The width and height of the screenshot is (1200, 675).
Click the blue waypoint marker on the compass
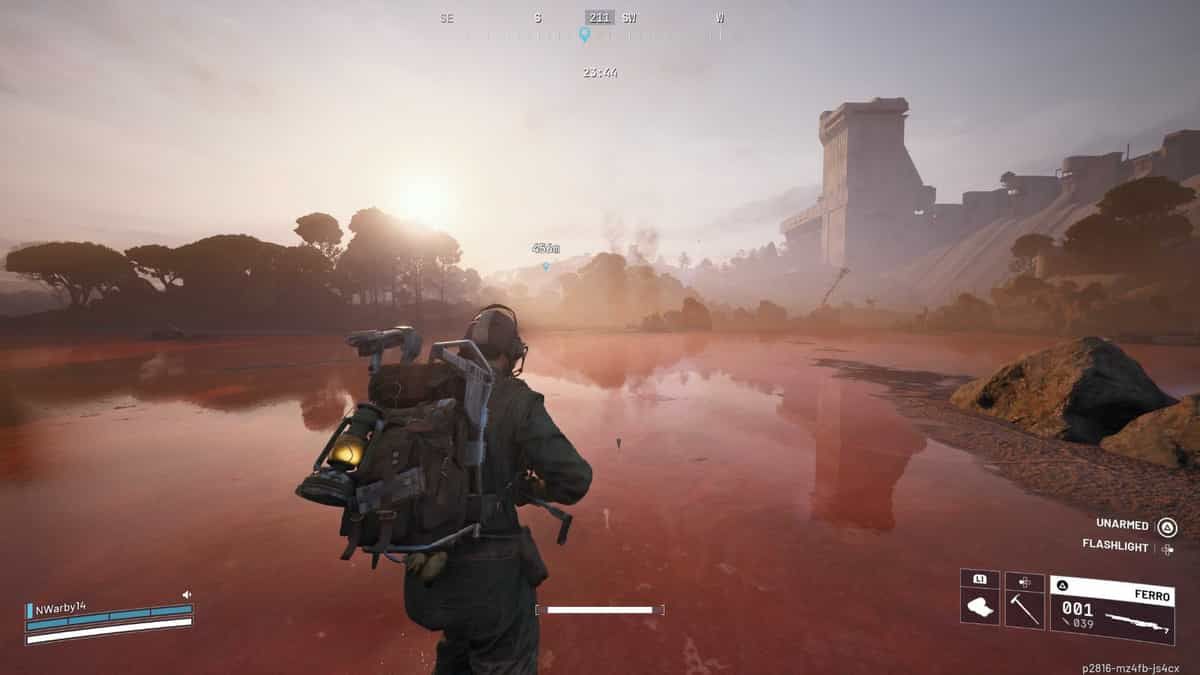pyautogui.click(x=584, y=35)
